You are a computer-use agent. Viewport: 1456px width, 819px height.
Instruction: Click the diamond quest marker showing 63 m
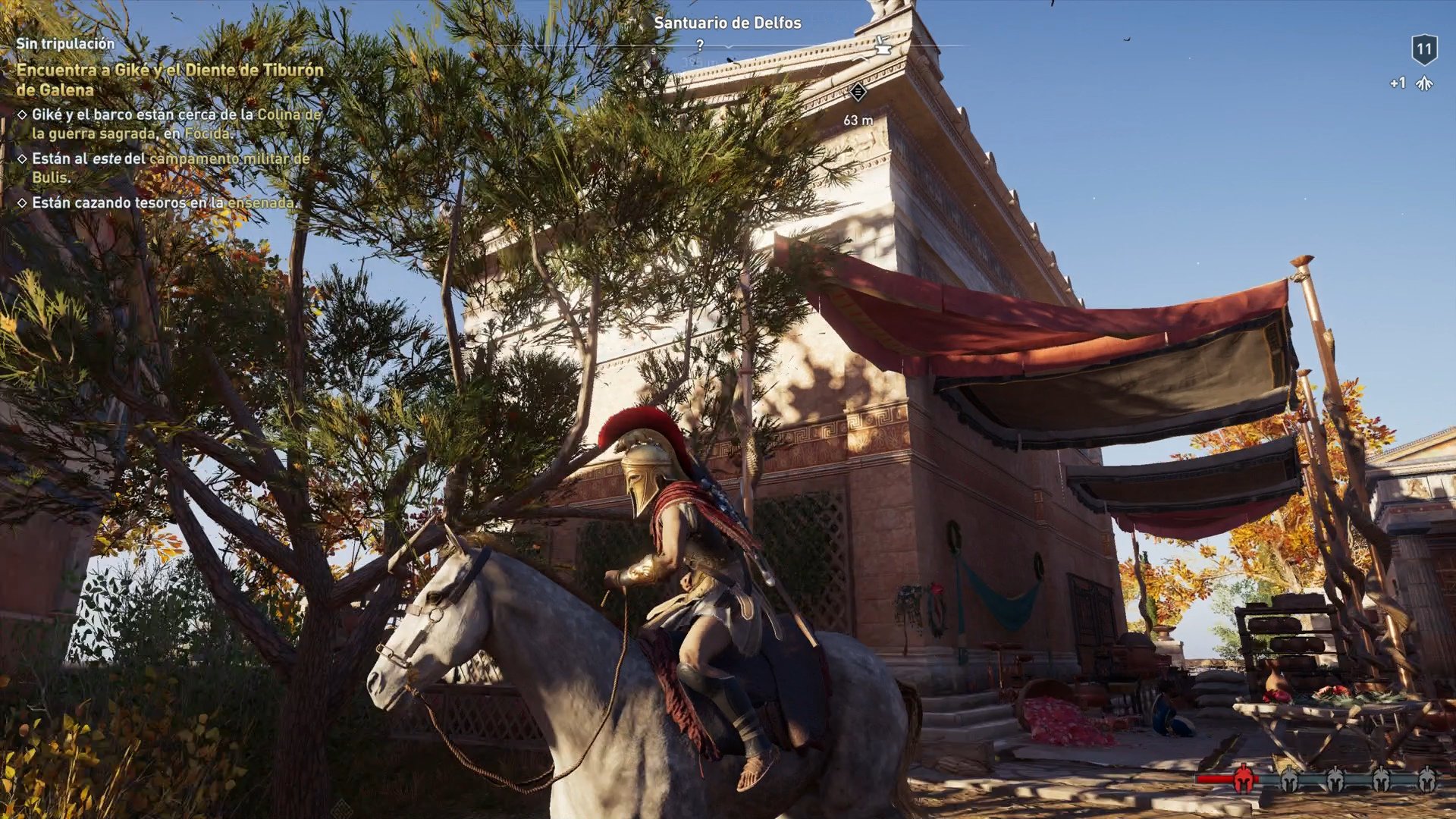(x=859, y=93)
